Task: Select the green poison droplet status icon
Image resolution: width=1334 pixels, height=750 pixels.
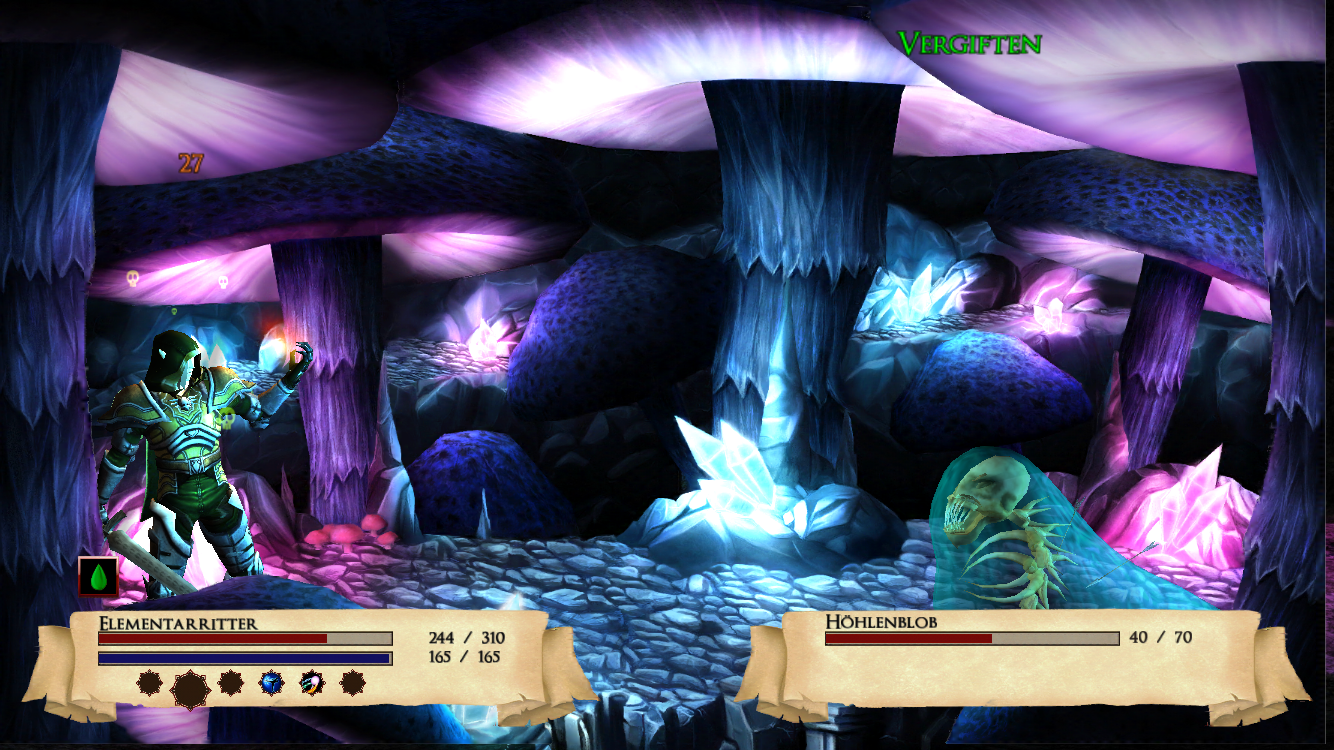Action: [x=98, y=577]
